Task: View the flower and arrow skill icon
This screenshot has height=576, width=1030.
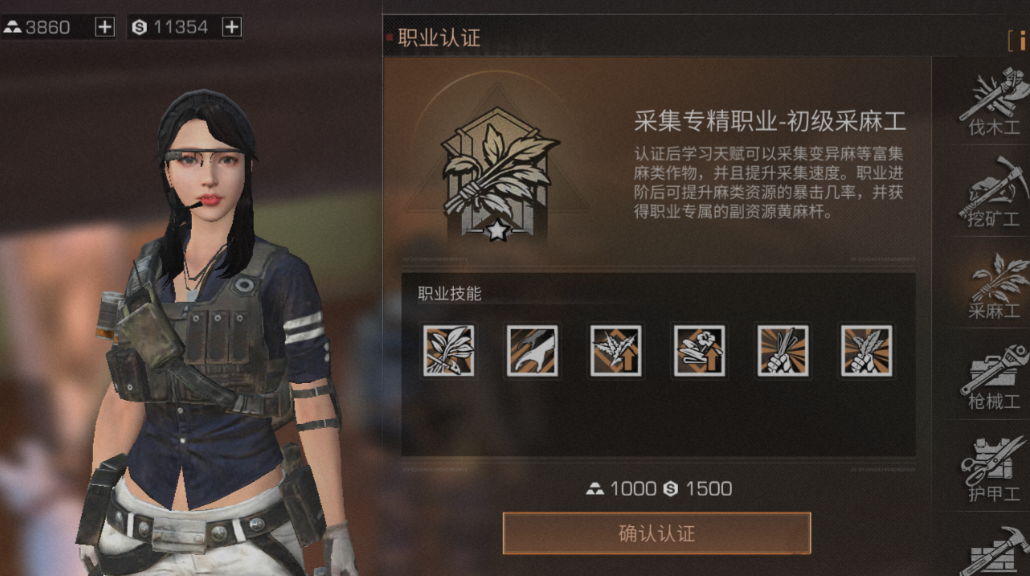Action: click(x=699, y=350)
